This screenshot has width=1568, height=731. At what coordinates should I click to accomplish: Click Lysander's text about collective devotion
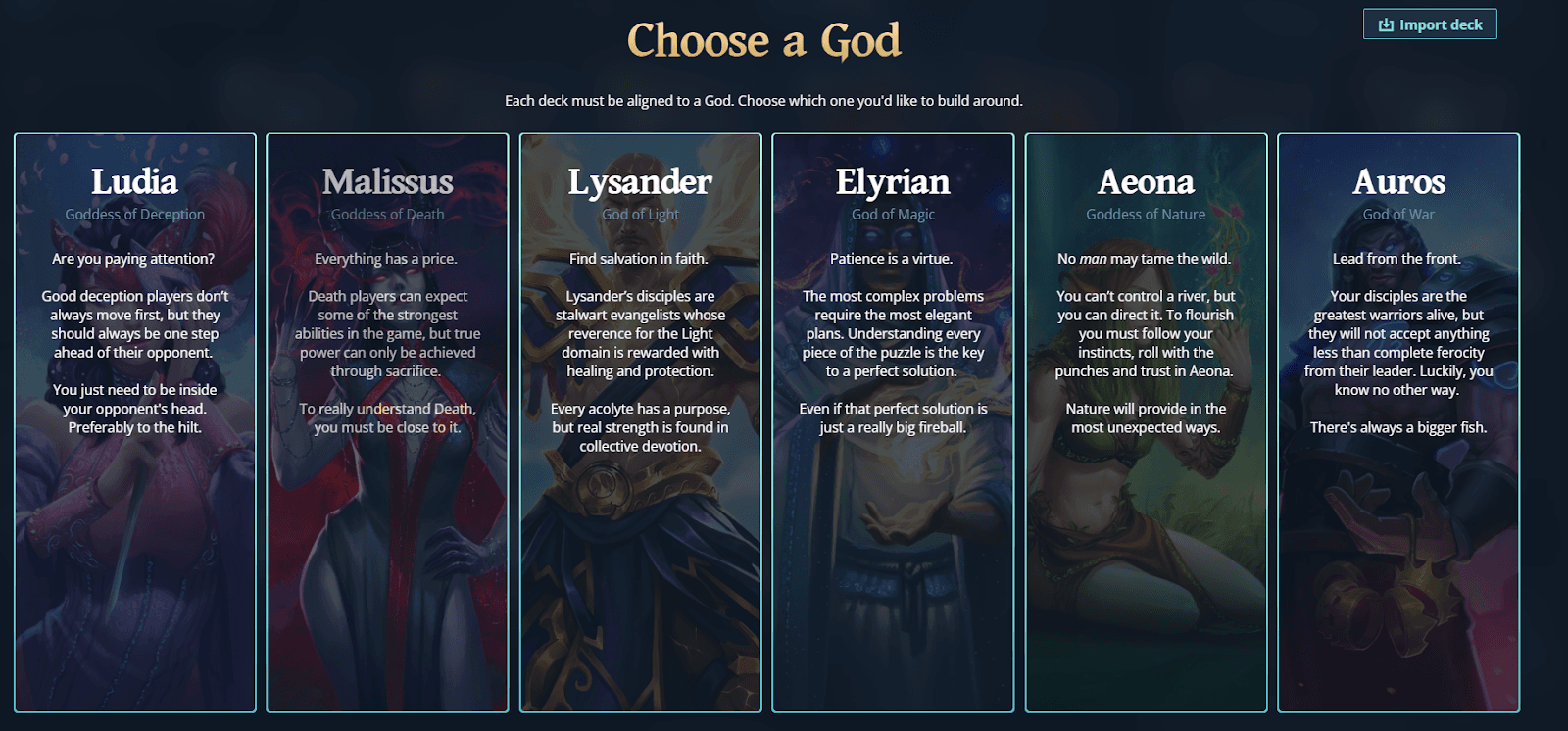[640, 427]
